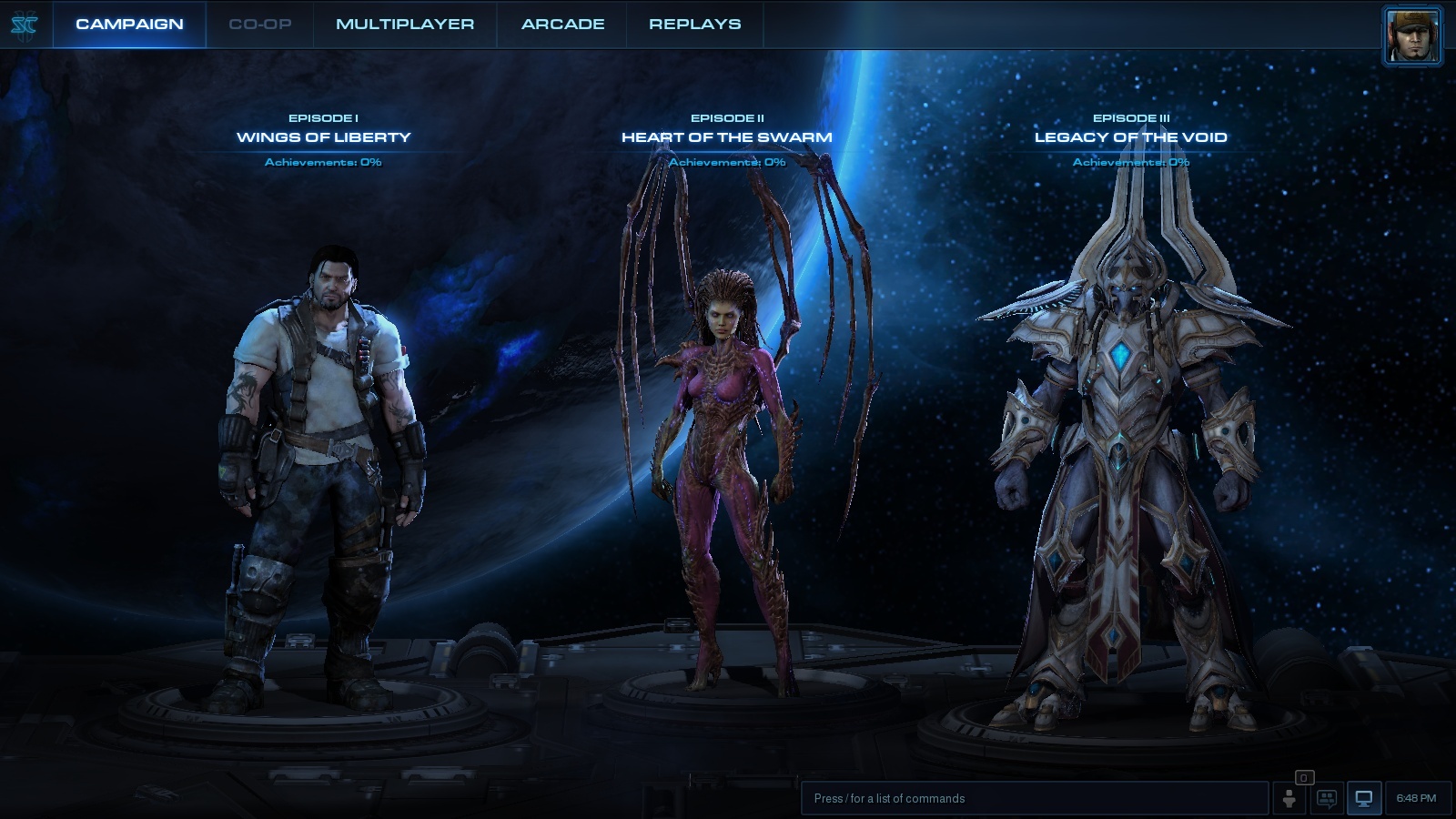
Task: Go to the Multiplayer tab
Action: (x=405, y=25)
